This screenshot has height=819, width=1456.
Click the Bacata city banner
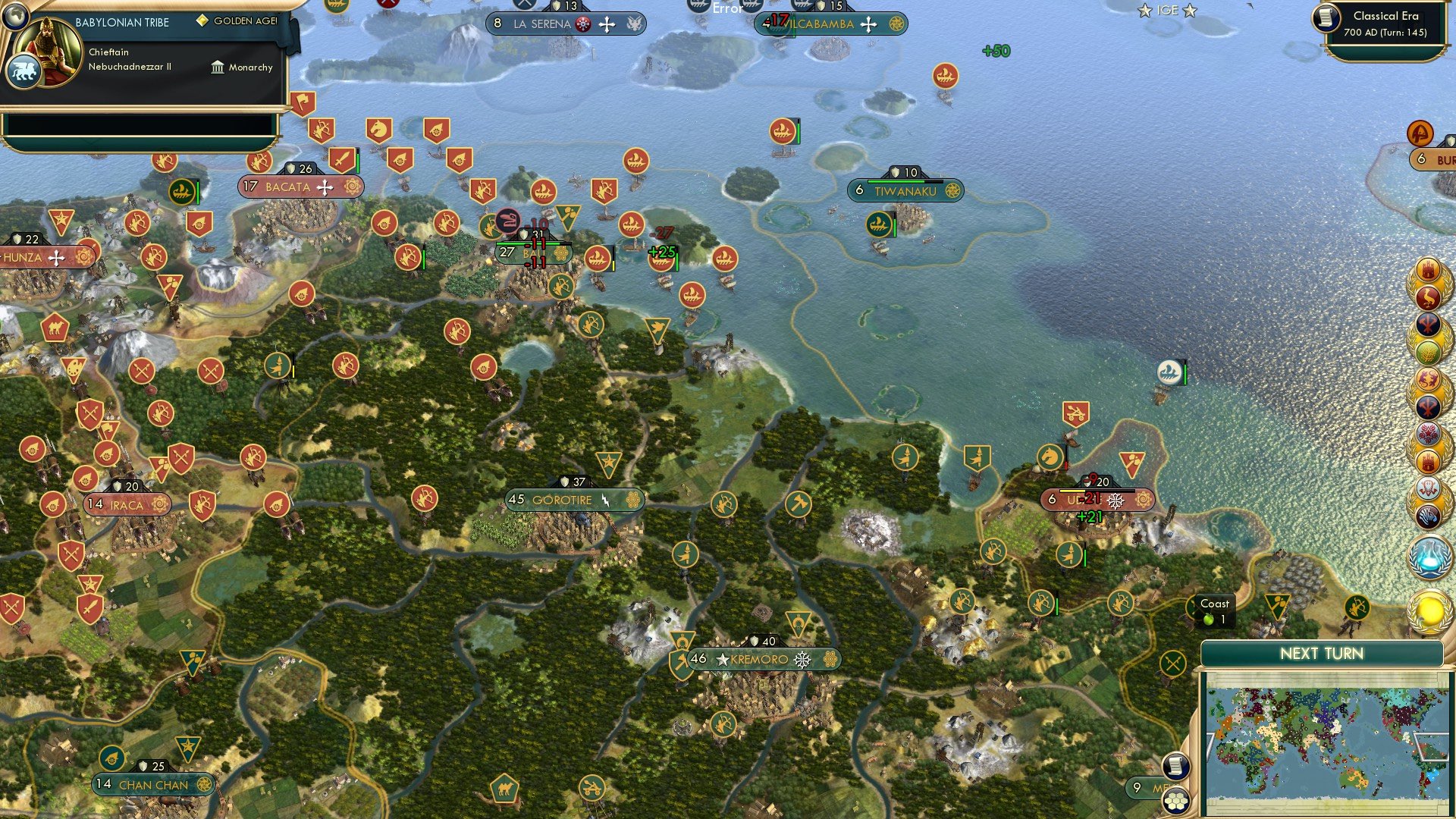pos(300,186)
